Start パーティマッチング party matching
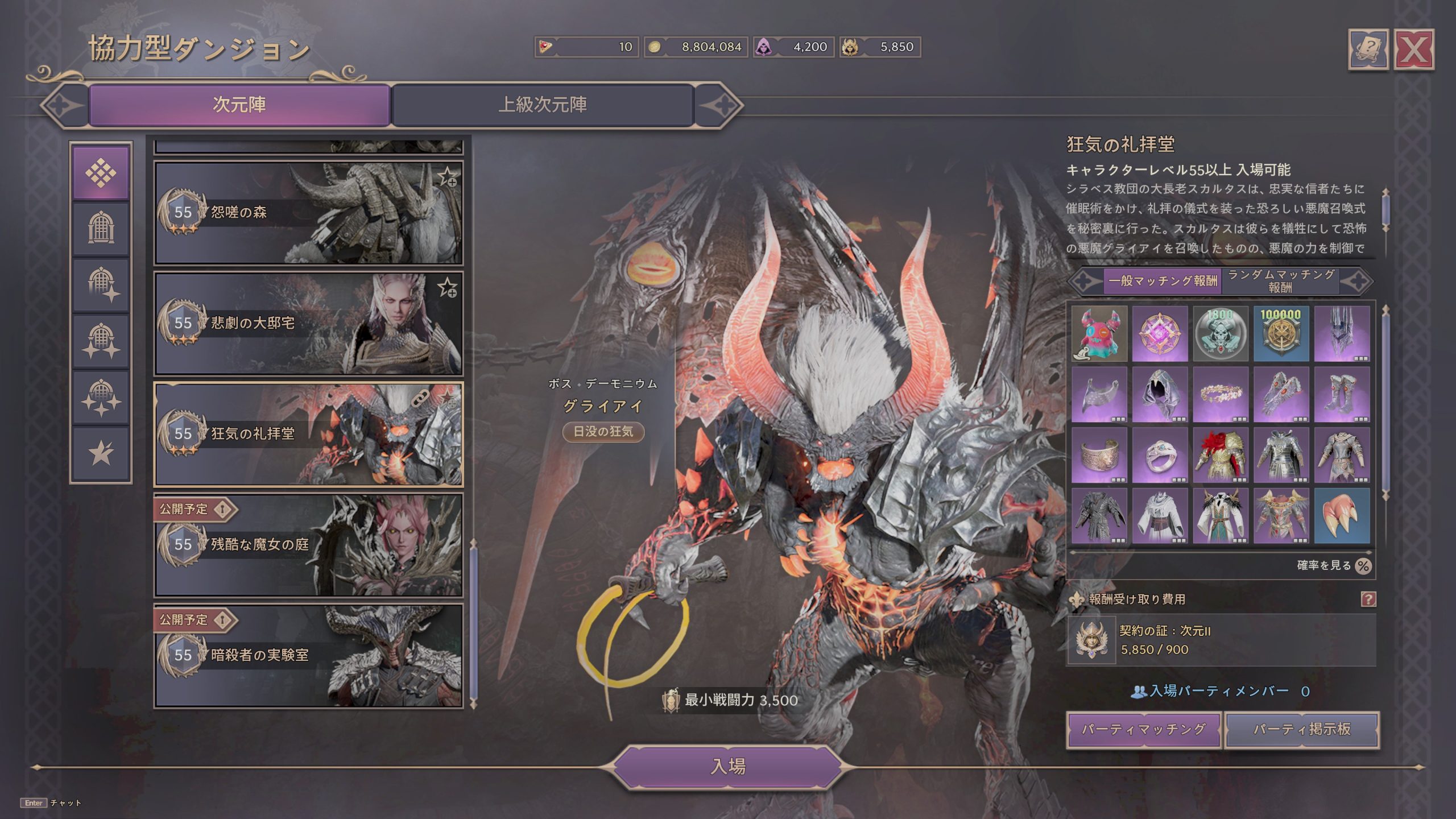 click(x=1143, y=729)
